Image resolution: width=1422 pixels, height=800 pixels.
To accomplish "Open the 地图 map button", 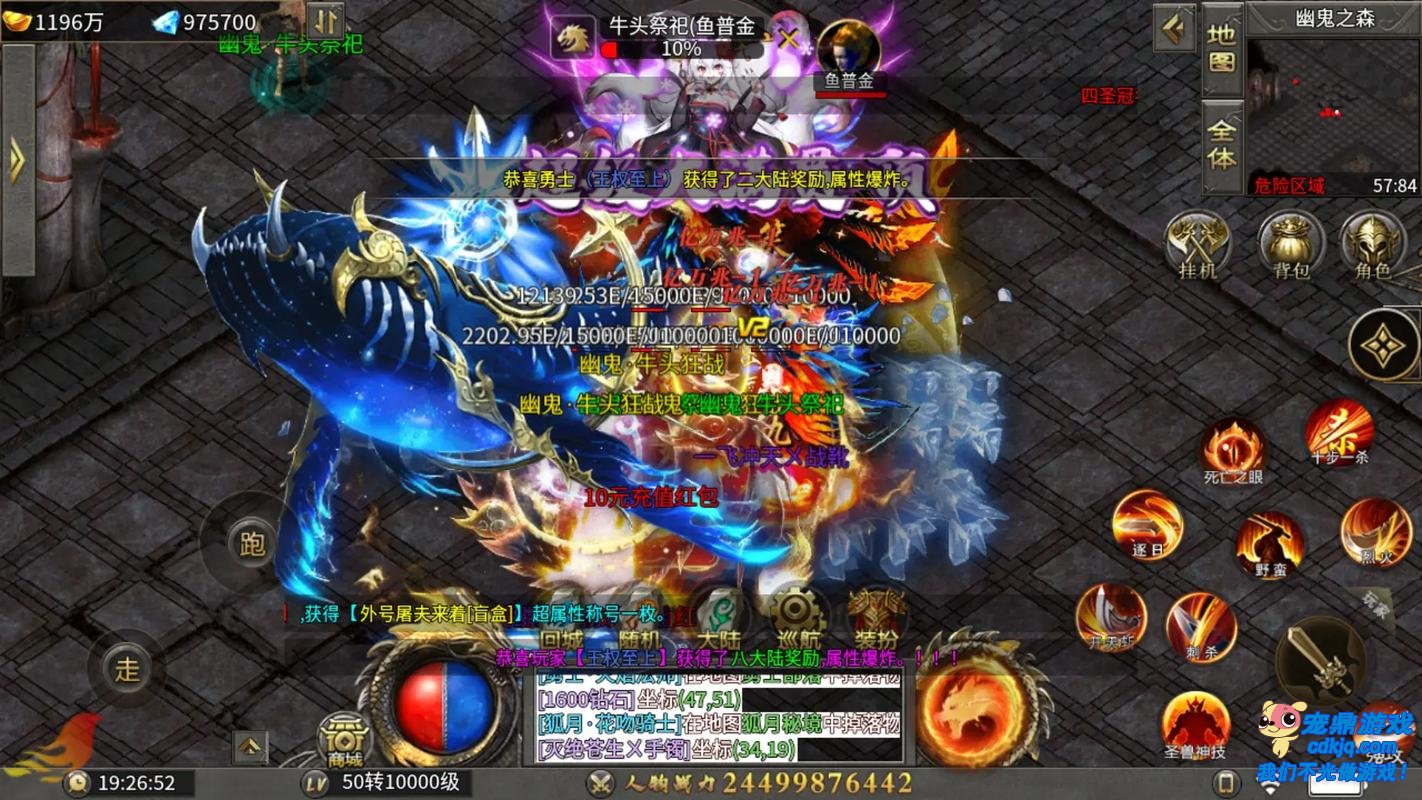I will 1222,48.
